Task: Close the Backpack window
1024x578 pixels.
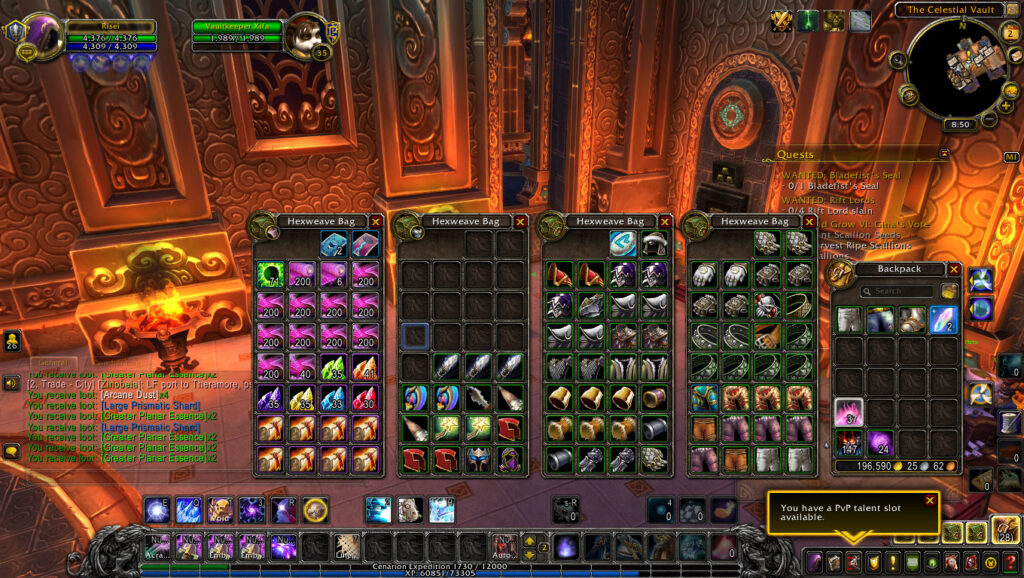Action: [952, 269]
